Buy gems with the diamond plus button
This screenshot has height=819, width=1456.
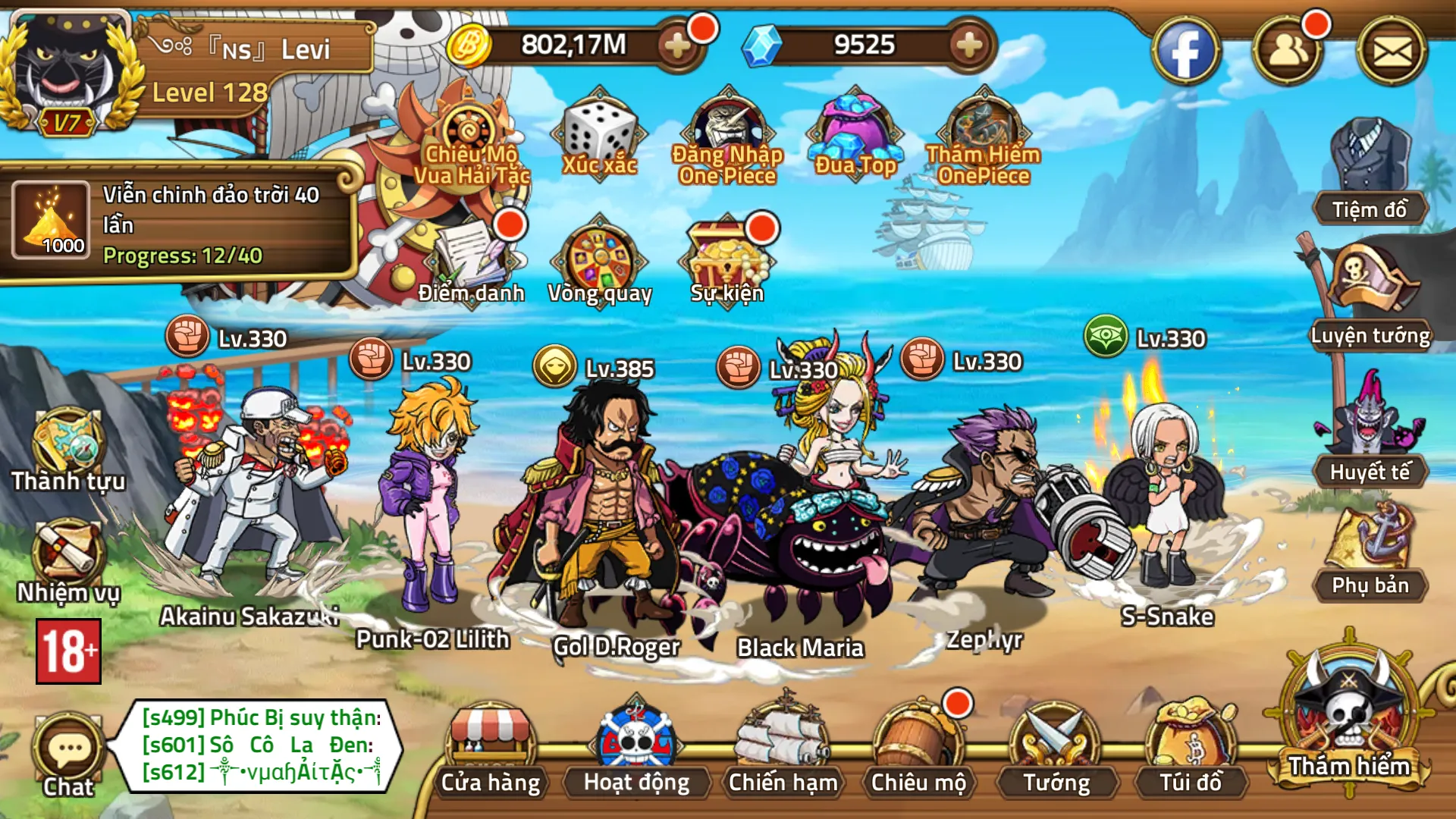pos(969,46)
